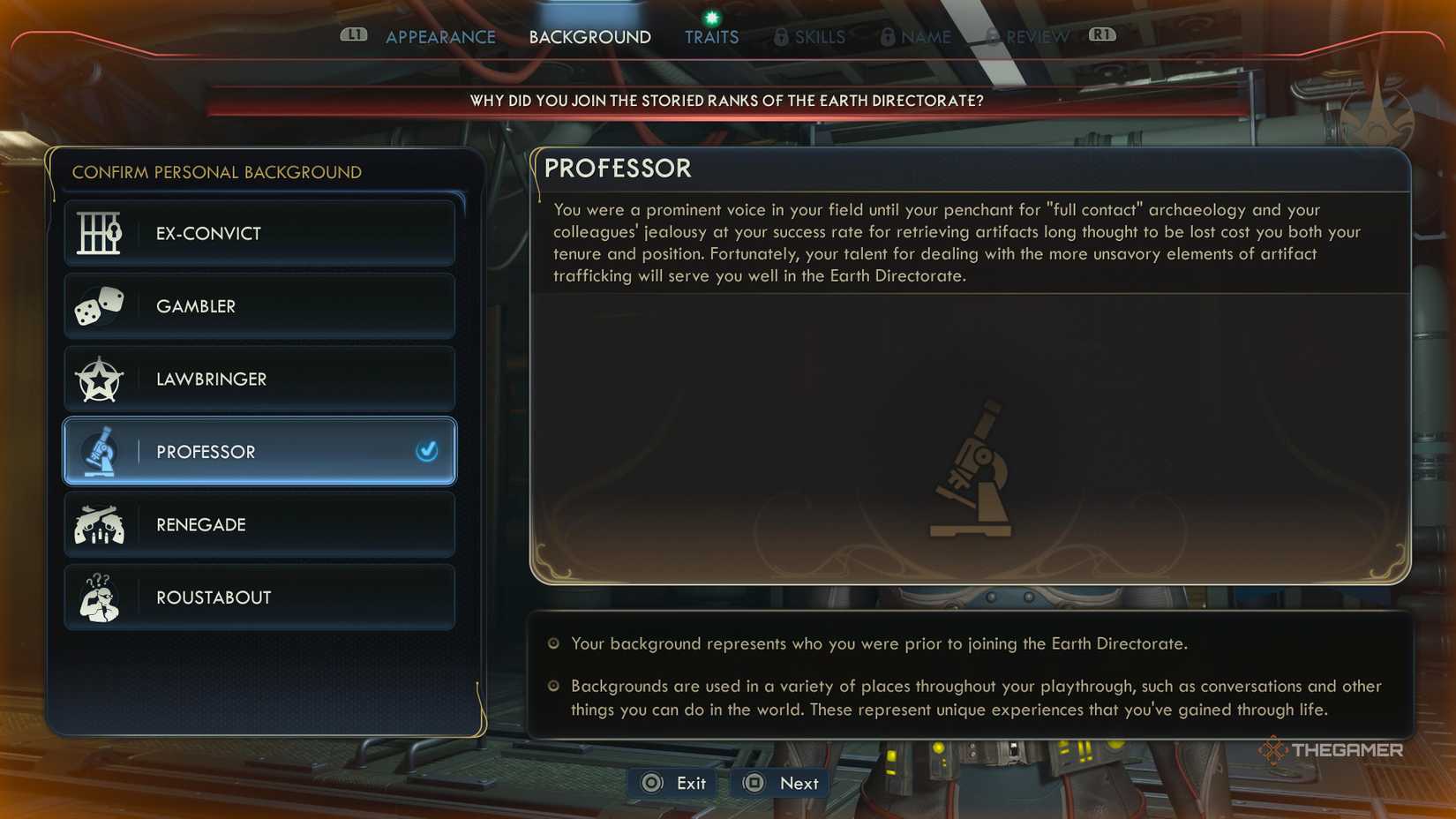The height and width of the screenshot is (819, 1456).
Task: Click the R1 shoulder button indicator
Action: click(1101, 35)
